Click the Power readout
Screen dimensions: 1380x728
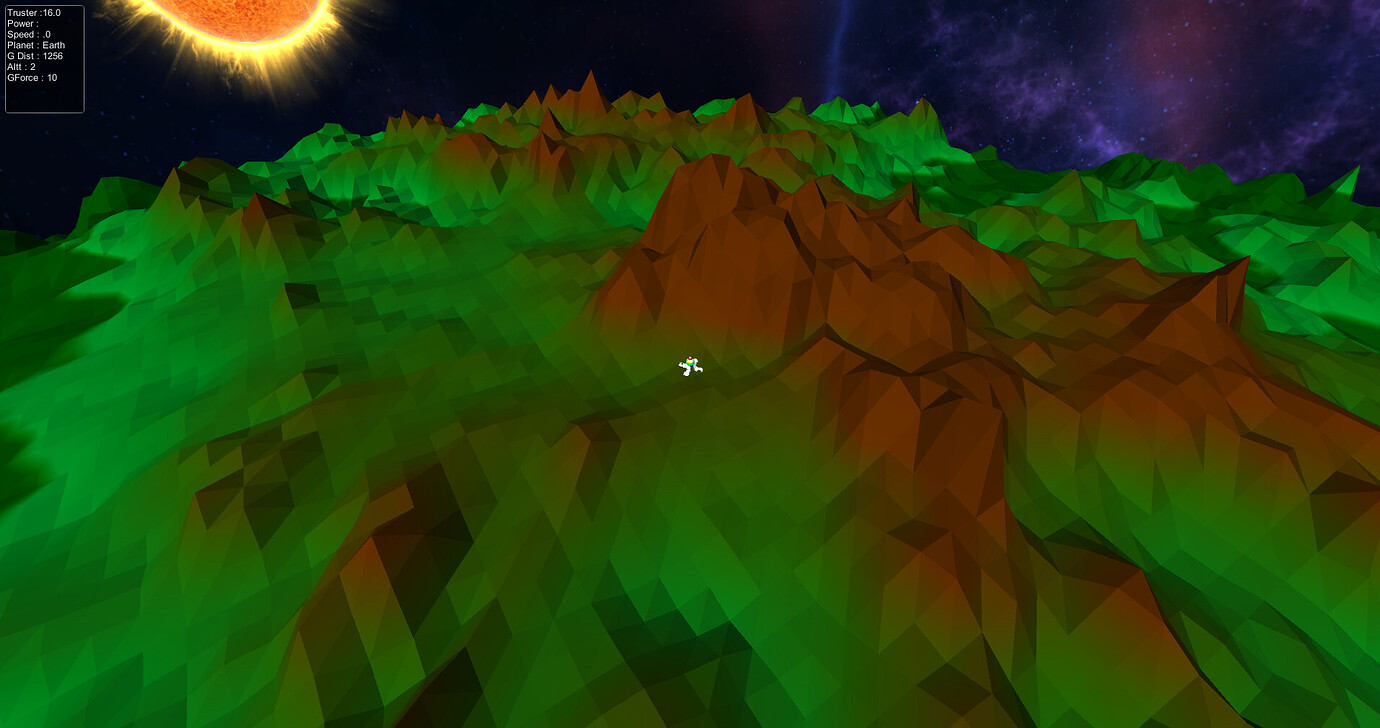(25, 24)
